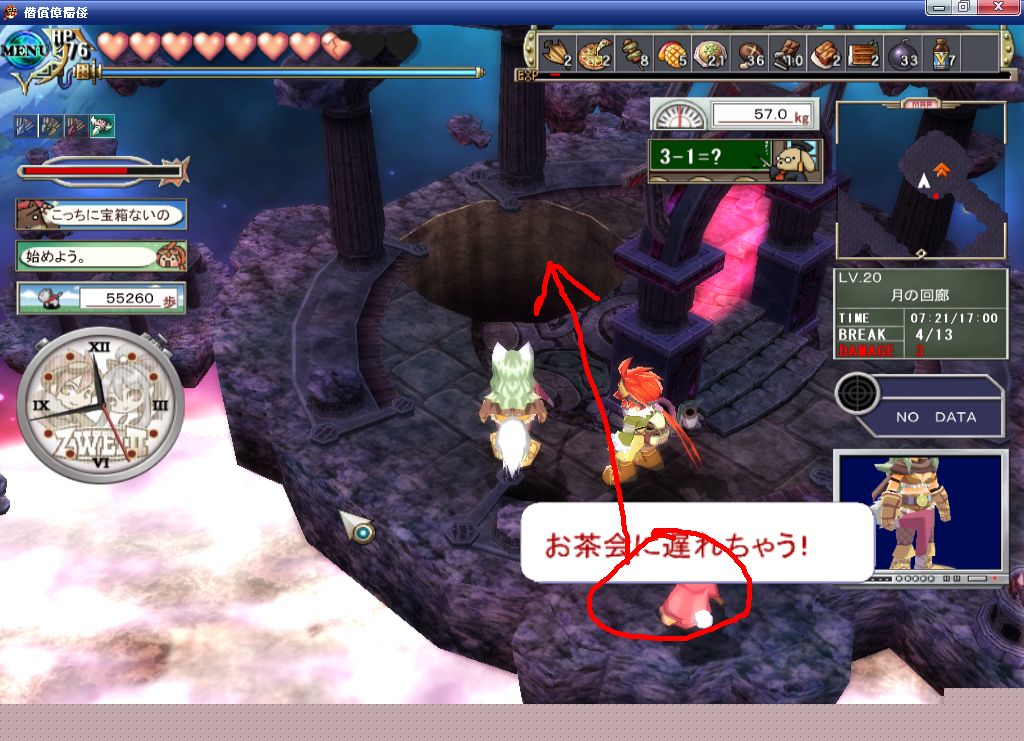This screenshot has width=1024, height=741.
Task: Click the weight scale gadget
Action: tap(733, 114)
